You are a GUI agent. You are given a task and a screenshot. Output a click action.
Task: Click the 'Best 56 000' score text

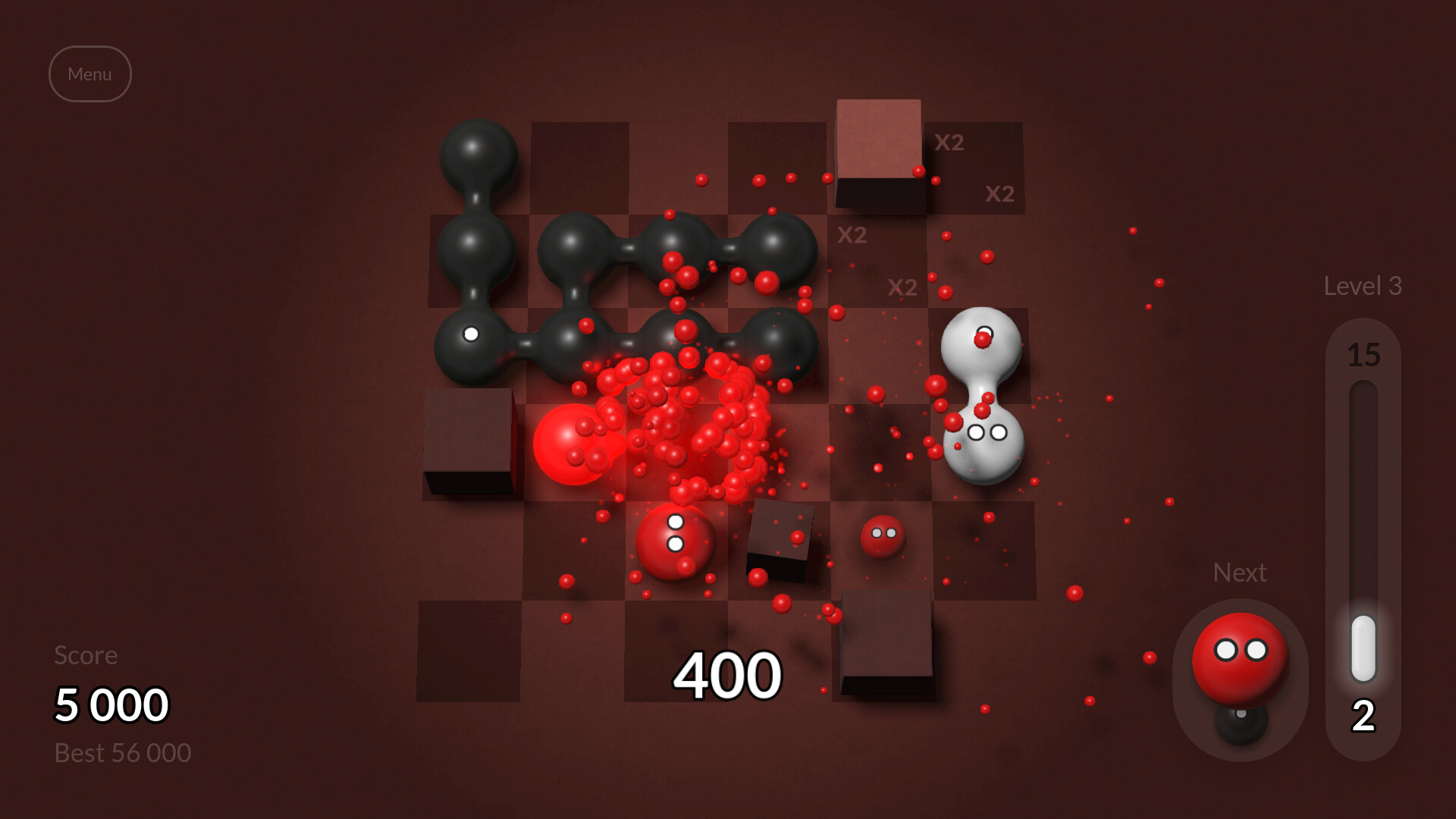pos(123,752)
